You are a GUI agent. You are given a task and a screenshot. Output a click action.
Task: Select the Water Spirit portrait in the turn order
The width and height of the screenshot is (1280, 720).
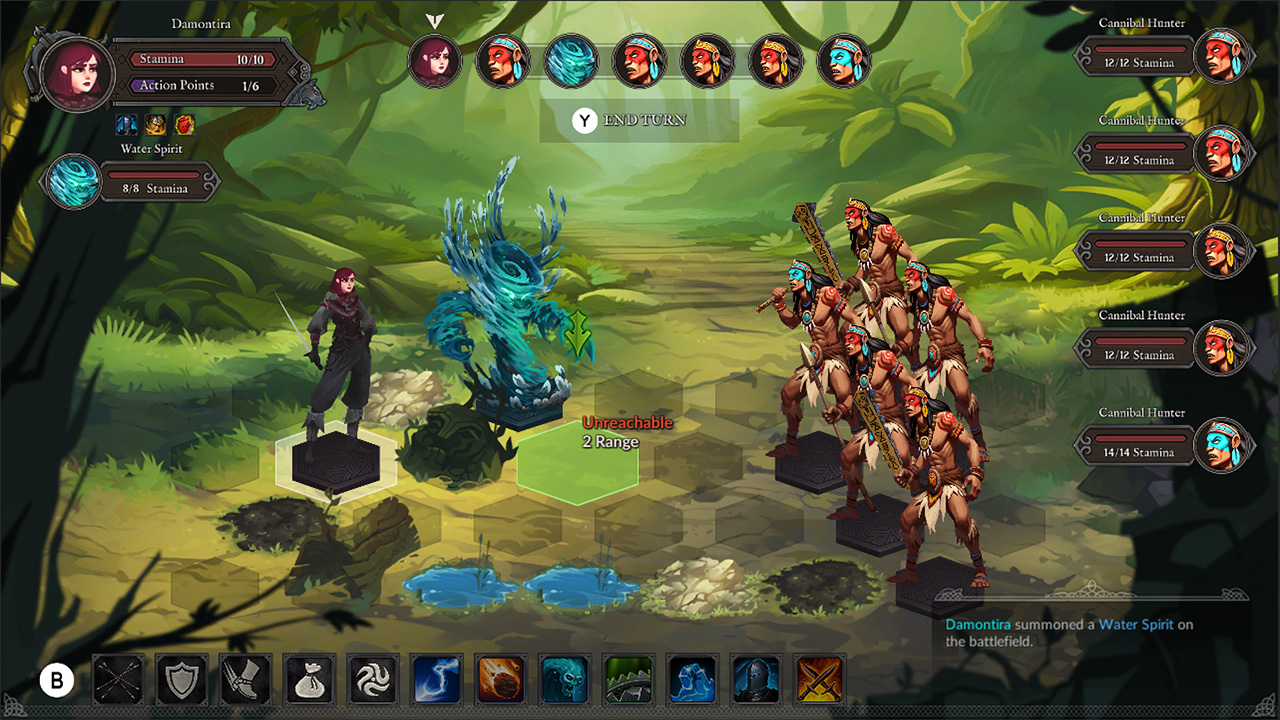click(571, 61)
